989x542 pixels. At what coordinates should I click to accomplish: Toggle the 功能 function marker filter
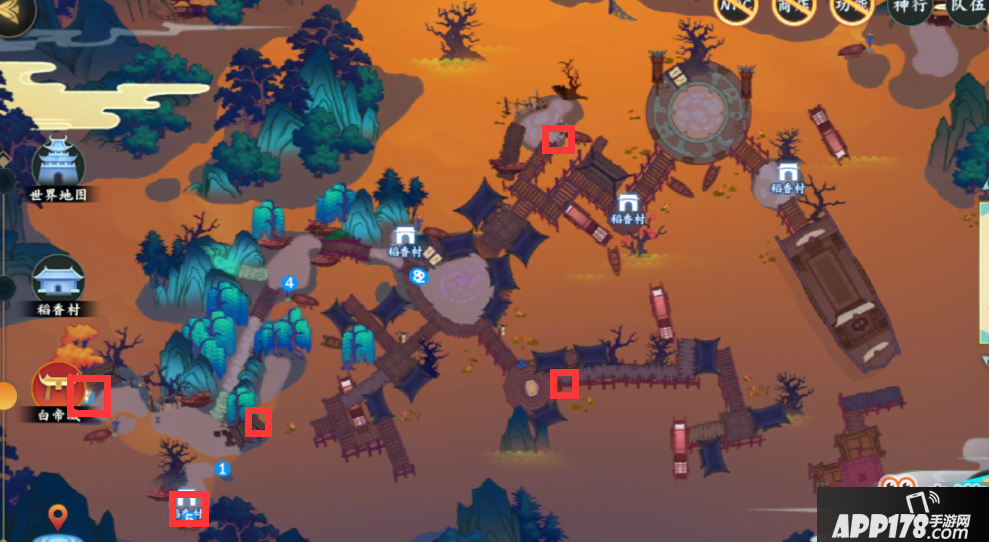[851, 8]
